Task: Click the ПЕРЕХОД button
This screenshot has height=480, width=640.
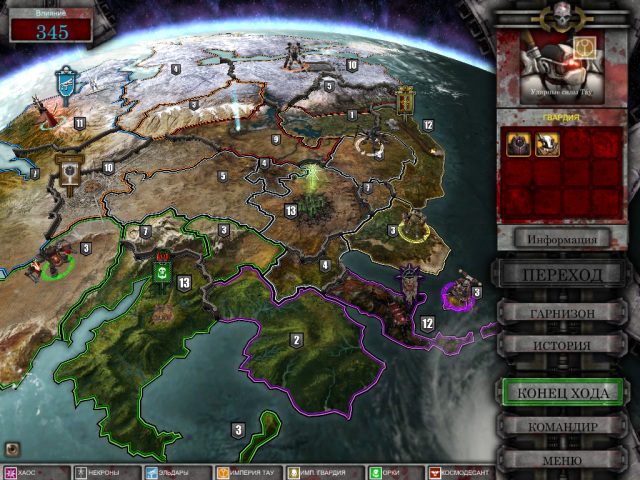Action: pyautogui.click(x=563, y=275)
